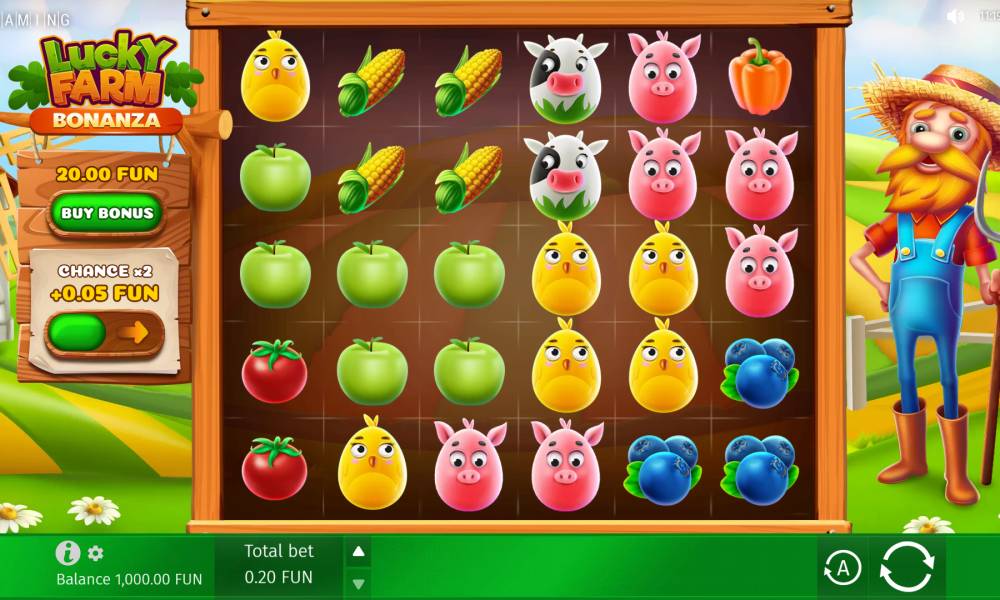Increase total bet with the up arrow
Image resolution: width=1000 pixels, height=600 pixels.
pyautogui.click(x=358, y=552)
